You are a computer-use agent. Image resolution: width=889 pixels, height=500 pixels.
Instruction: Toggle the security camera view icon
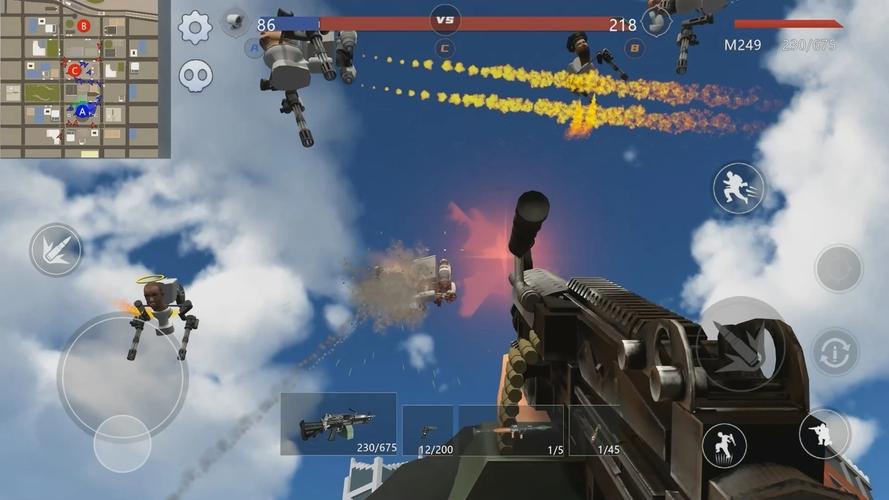point(235,20)
